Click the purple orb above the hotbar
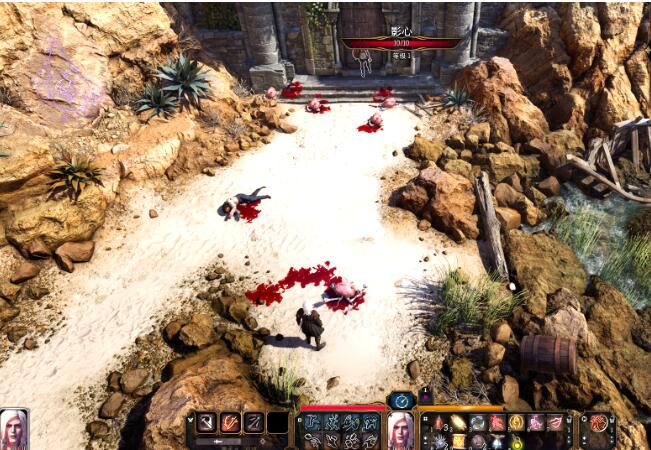Screen dimensions: 651x450 [425, 398]
